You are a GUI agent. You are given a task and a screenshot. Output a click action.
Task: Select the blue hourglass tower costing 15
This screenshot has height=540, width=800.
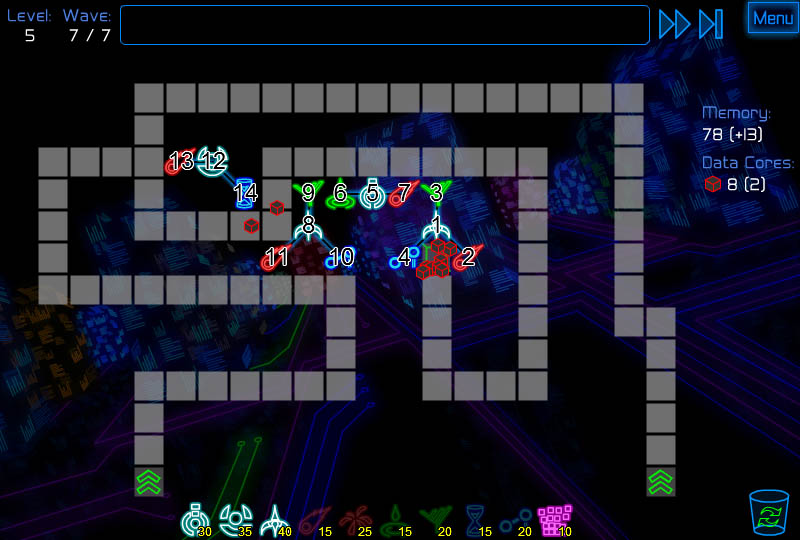pyautogui.click(x=473, y=520)
